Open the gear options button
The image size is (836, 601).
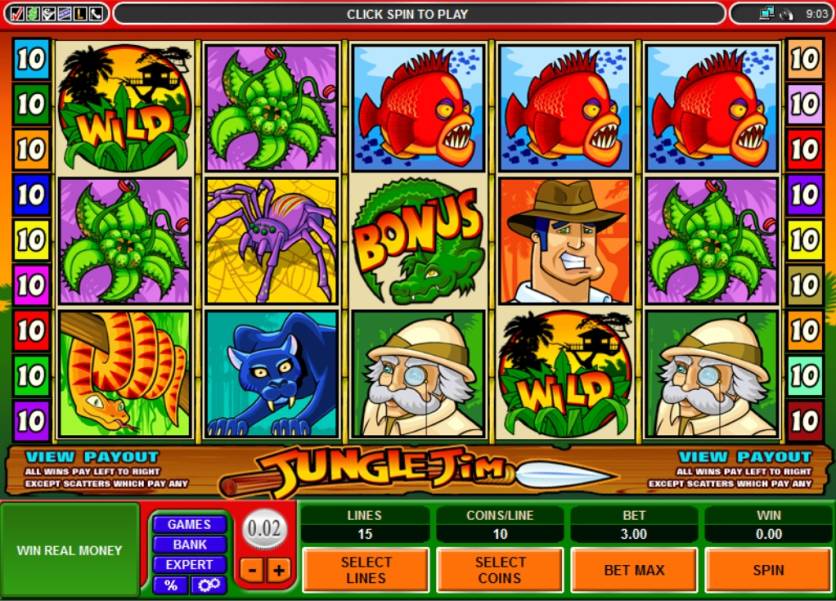(209, 585)
